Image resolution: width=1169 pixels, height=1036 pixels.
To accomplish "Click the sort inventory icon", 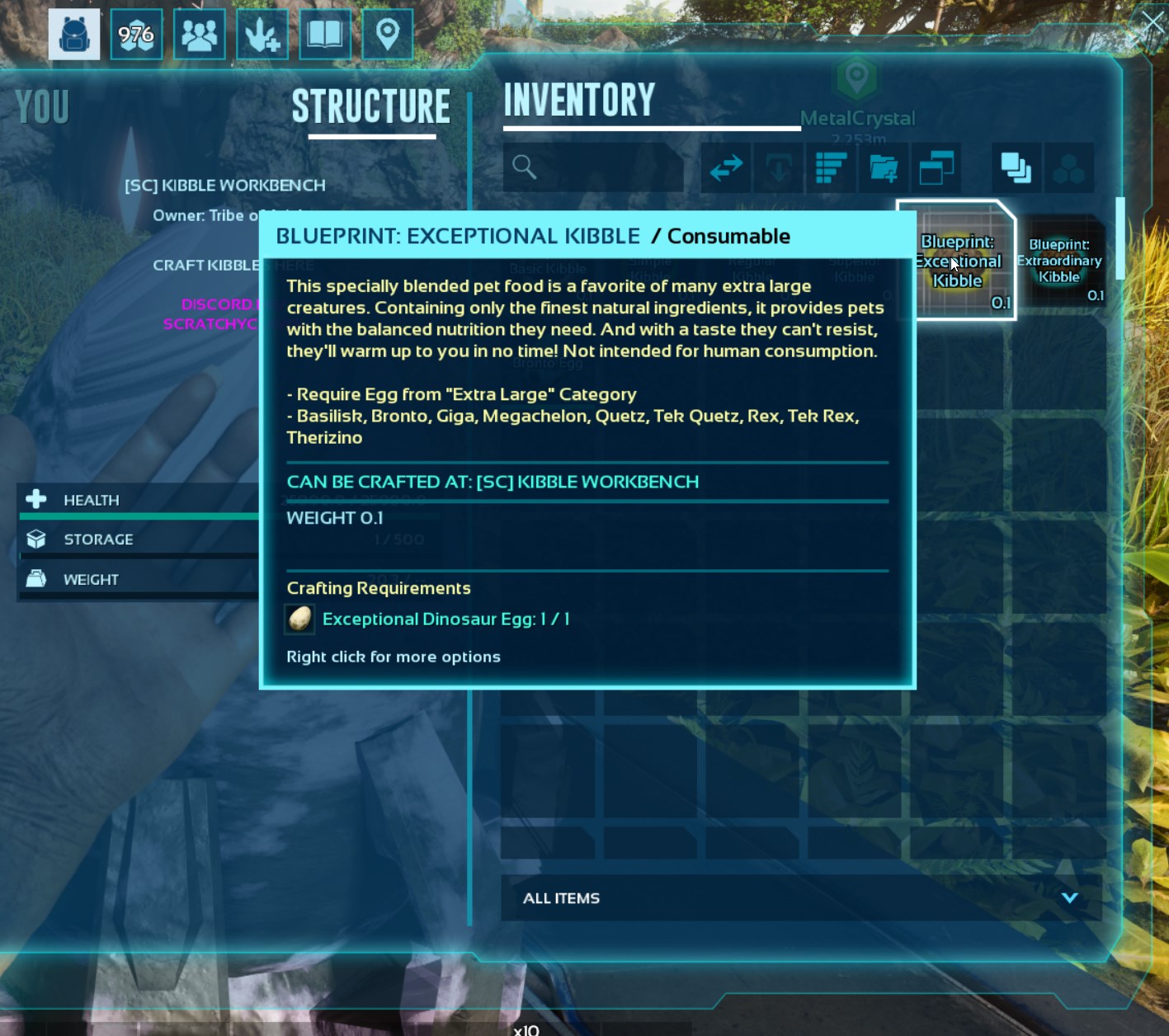I will click(x=830, y=167).
